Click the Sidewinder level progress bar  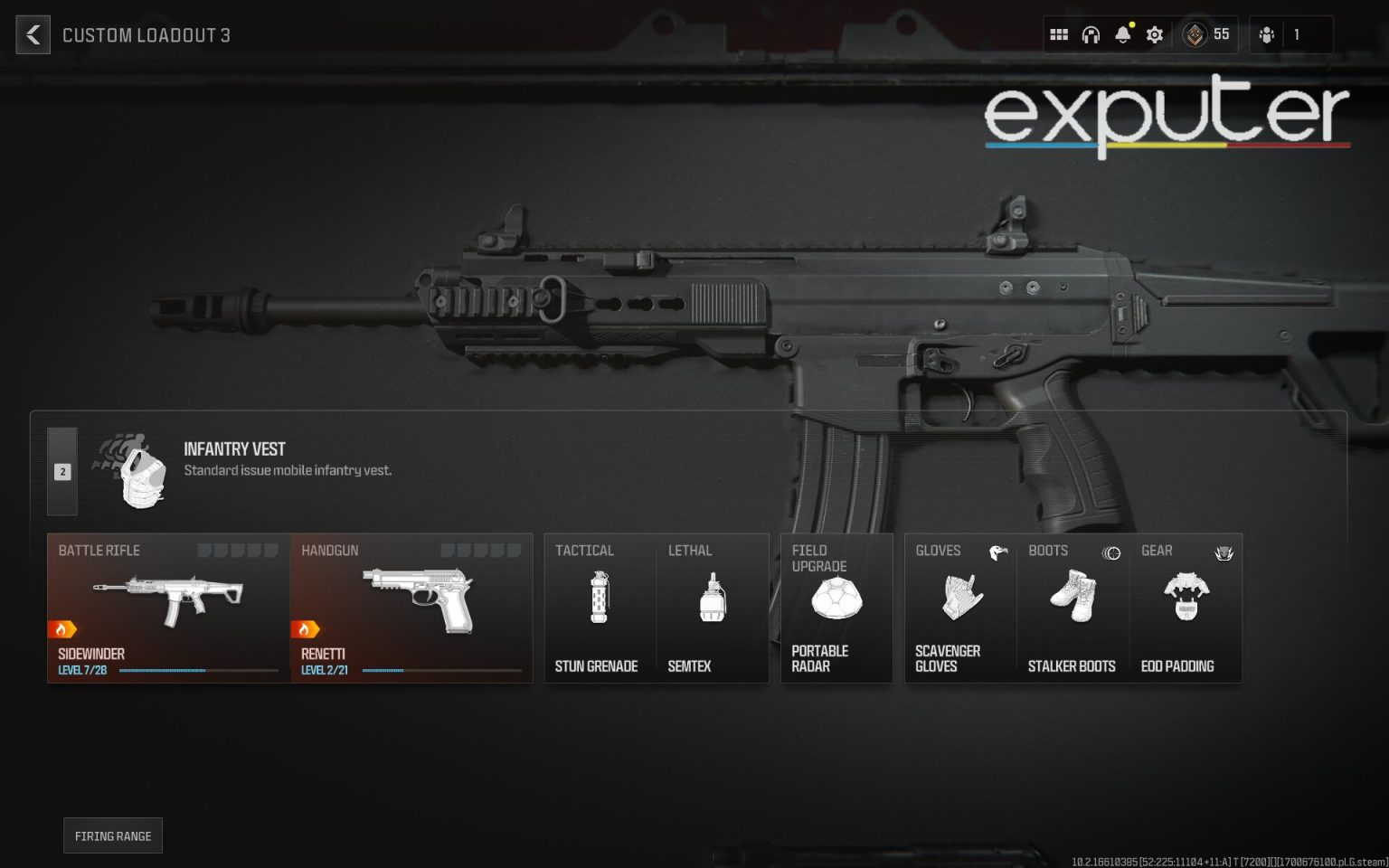click(199, 671)
